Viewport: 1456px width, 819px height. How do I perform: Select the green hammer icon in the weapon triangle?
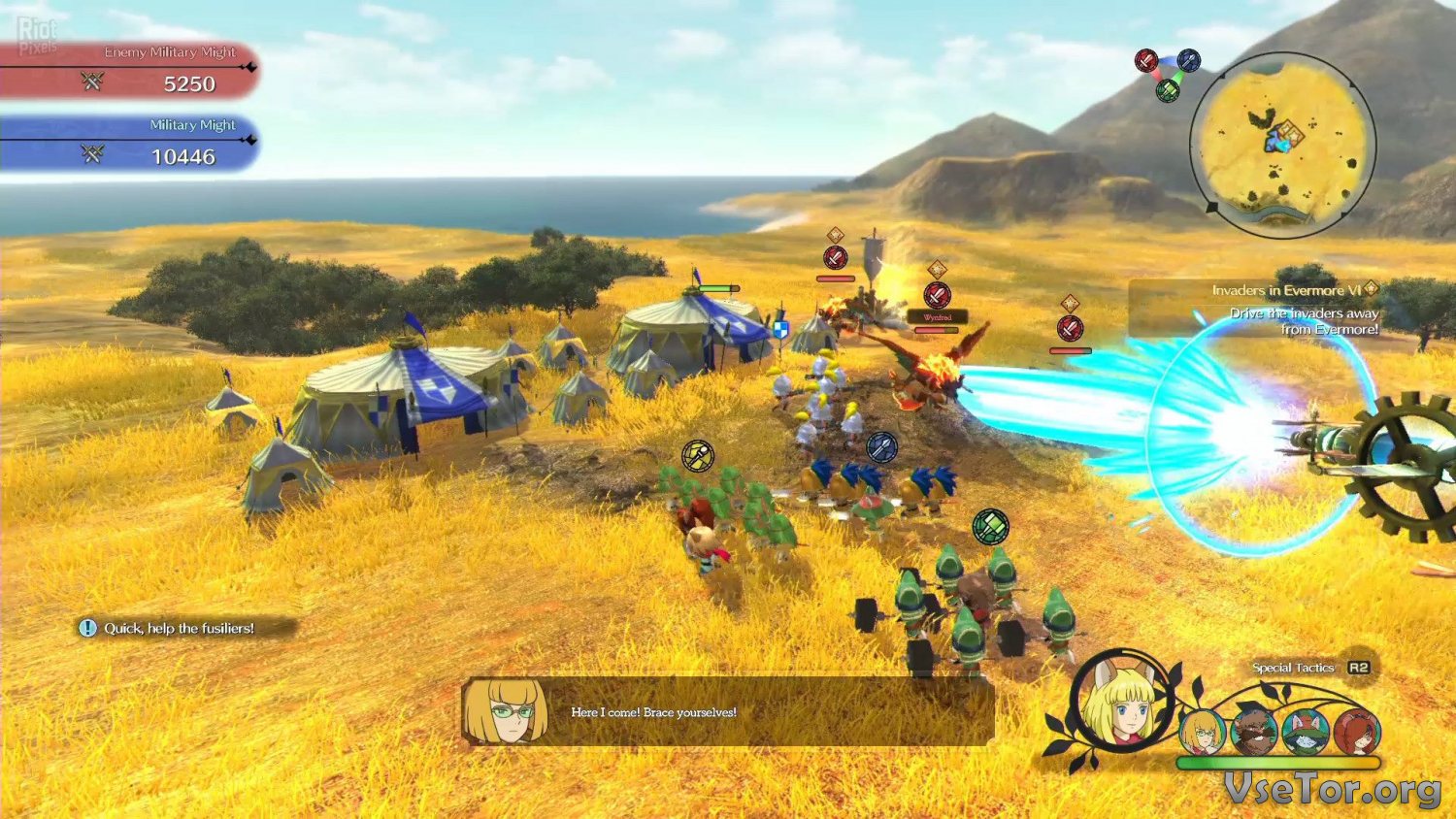pyautogui.click(x=1168, y=90)
